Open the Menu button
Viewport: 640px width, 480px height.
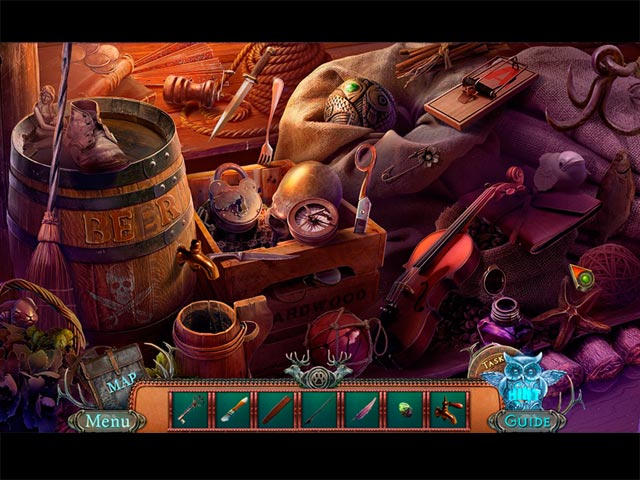tap(106, 421)
